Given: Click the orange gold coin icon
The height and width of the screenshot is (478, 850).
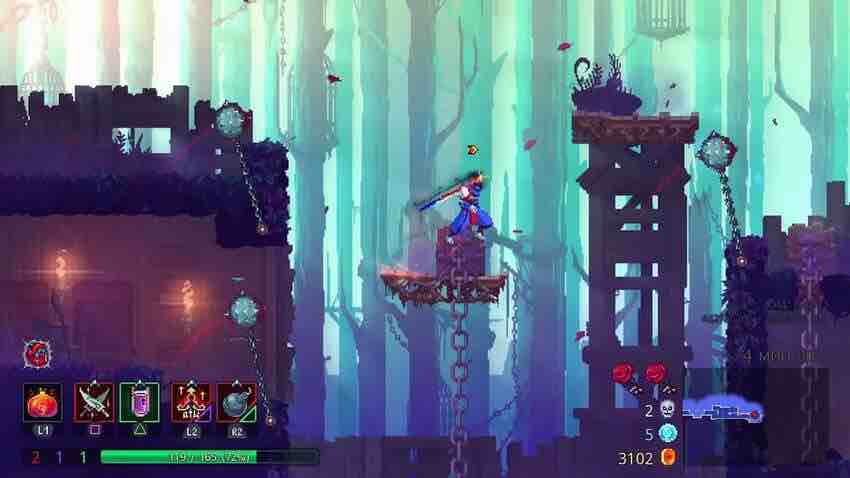Looking at the screenshot, I should click(x=669, y=458).
